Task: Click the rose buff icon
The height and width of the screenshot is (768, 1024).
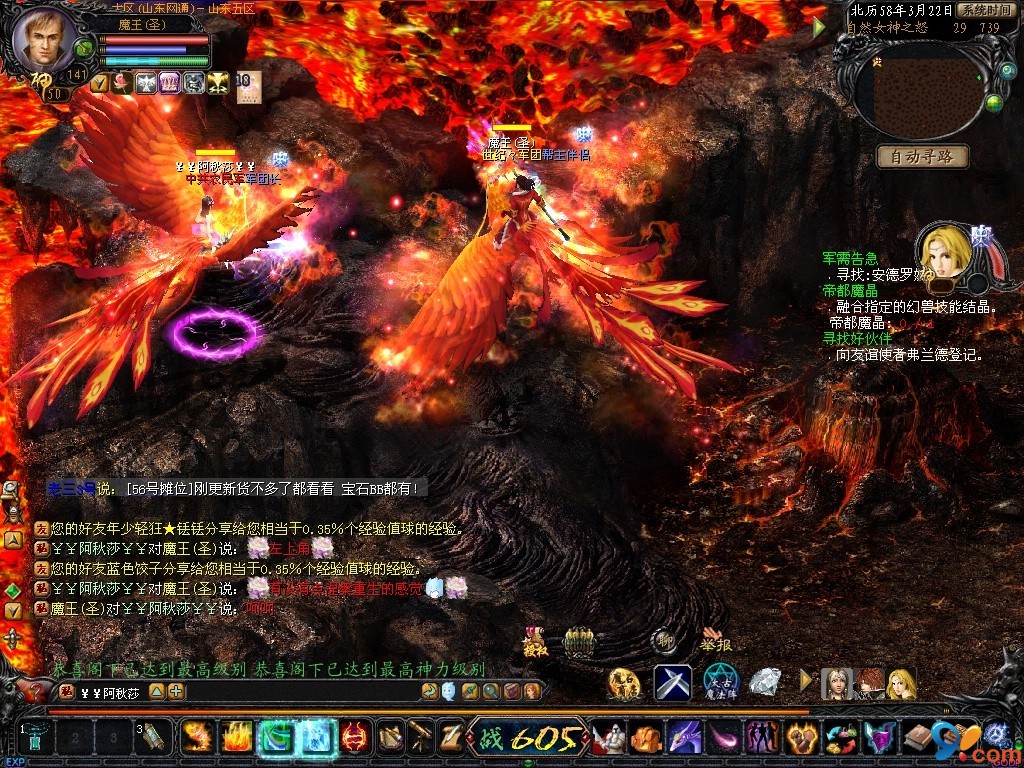Action: (122, 83)
